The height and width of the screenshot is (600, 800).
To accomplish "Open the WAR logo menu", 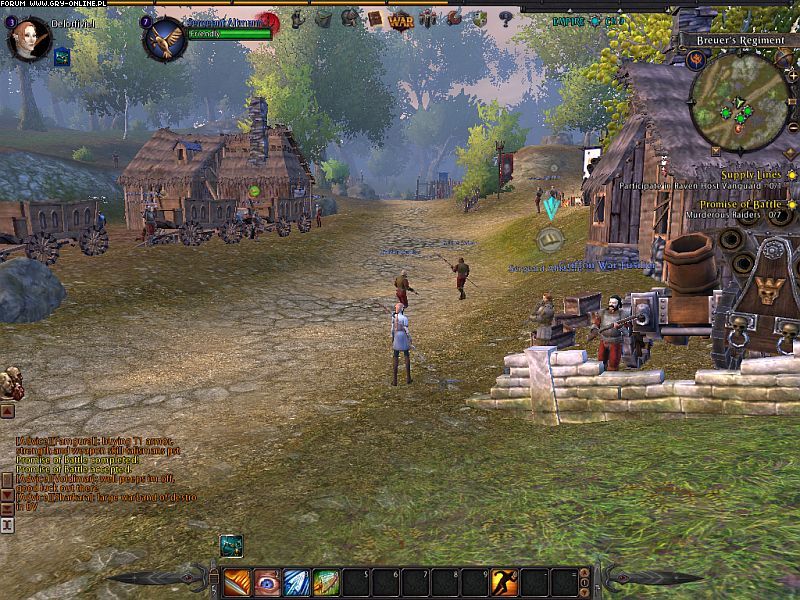I will point(401,19).
